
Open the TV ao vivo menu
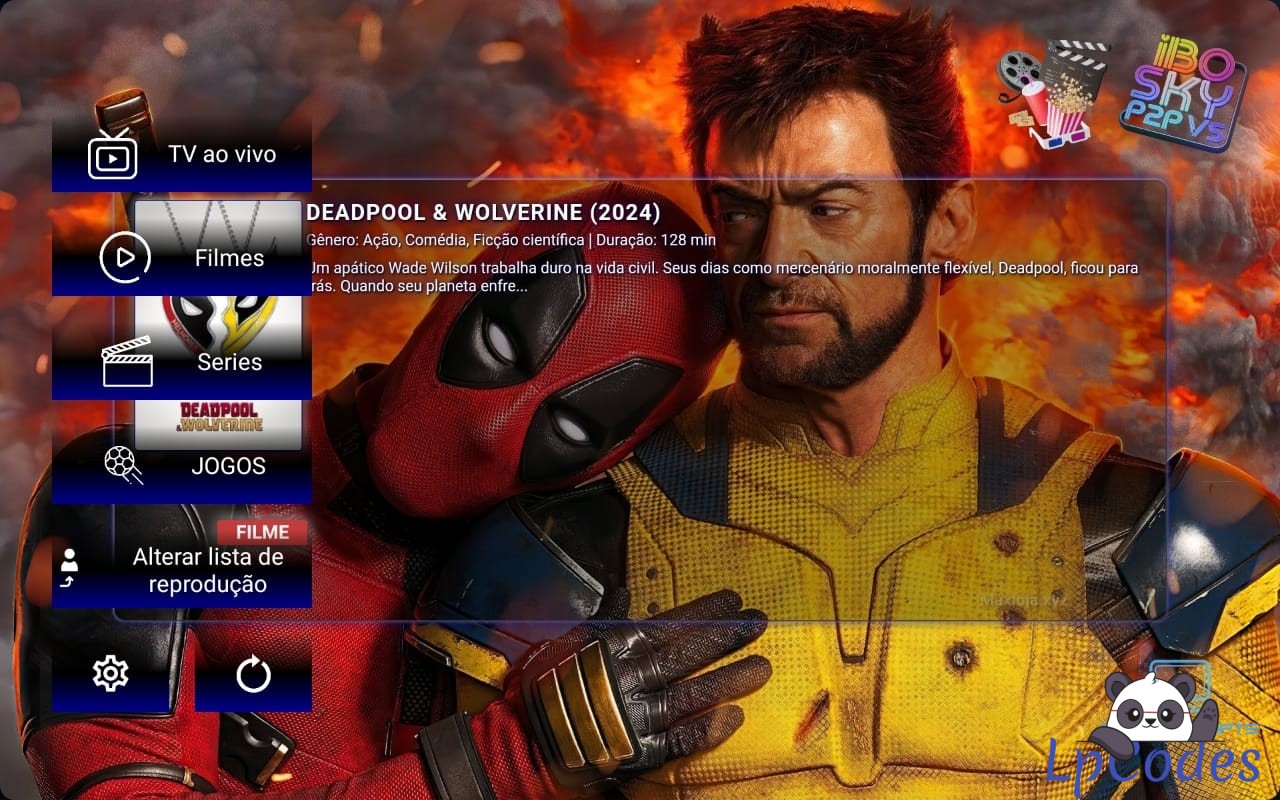(x=182, y=155)
